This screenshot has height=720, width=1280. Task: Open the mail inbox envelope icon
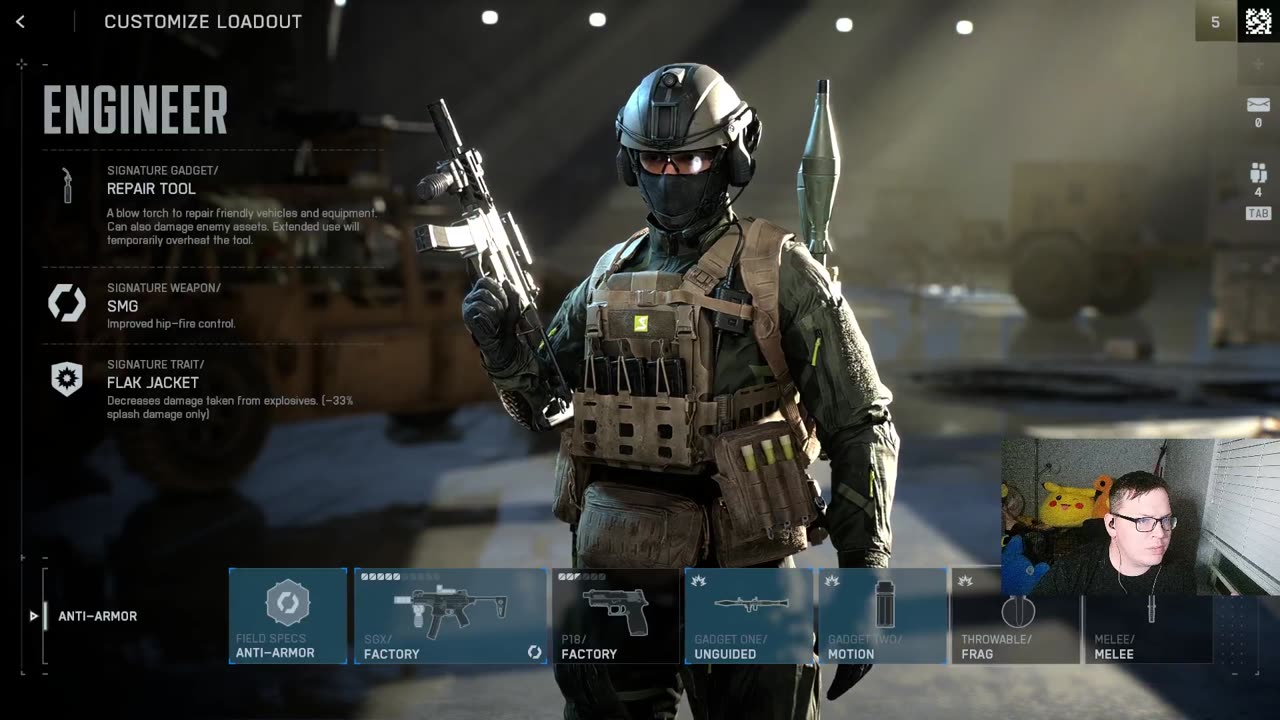tap(1258, 105)
